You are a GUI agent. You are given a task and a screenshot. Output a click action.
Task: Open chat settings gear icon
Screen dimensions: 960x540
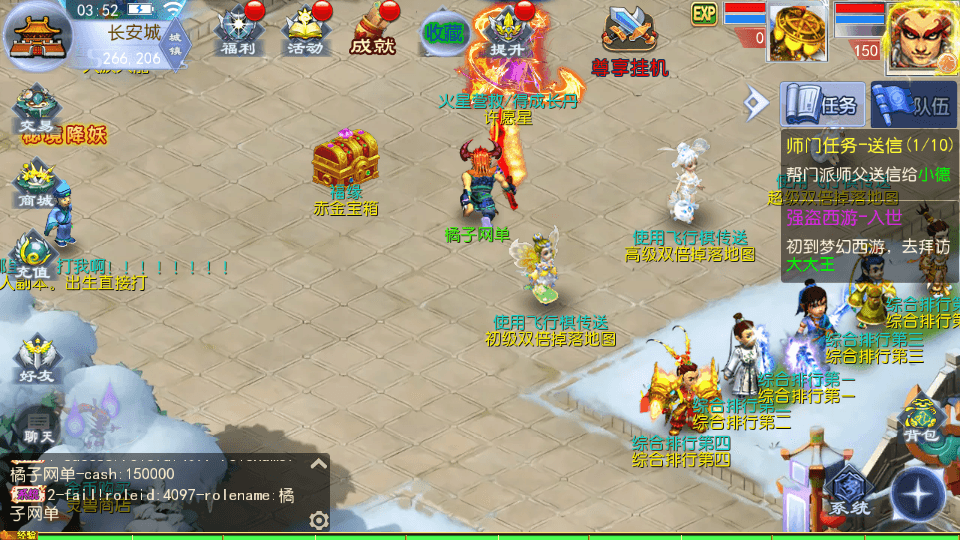coord(319,520)
